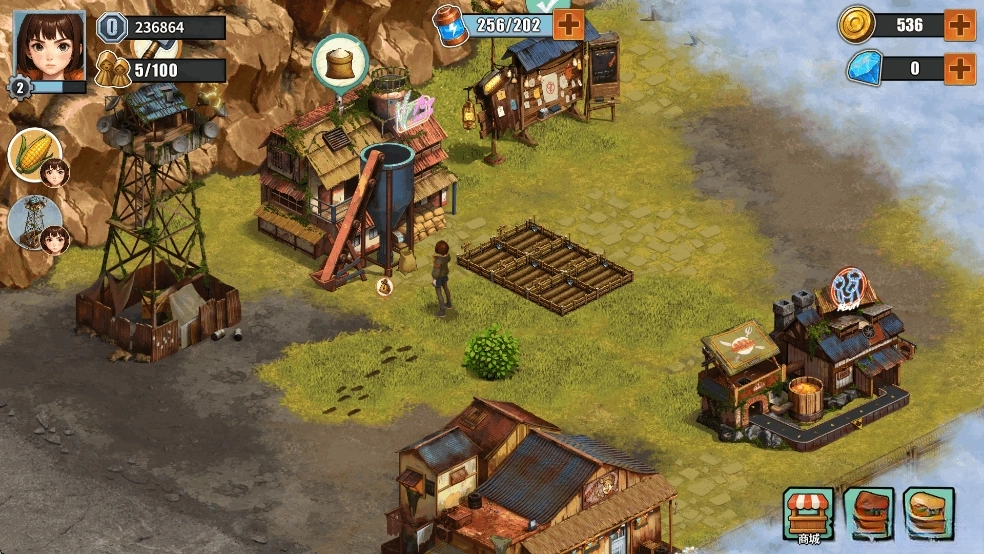Screen dimensions: 984x554
Task: Select the tan bun burger icon
Action: tap(929, 513)
